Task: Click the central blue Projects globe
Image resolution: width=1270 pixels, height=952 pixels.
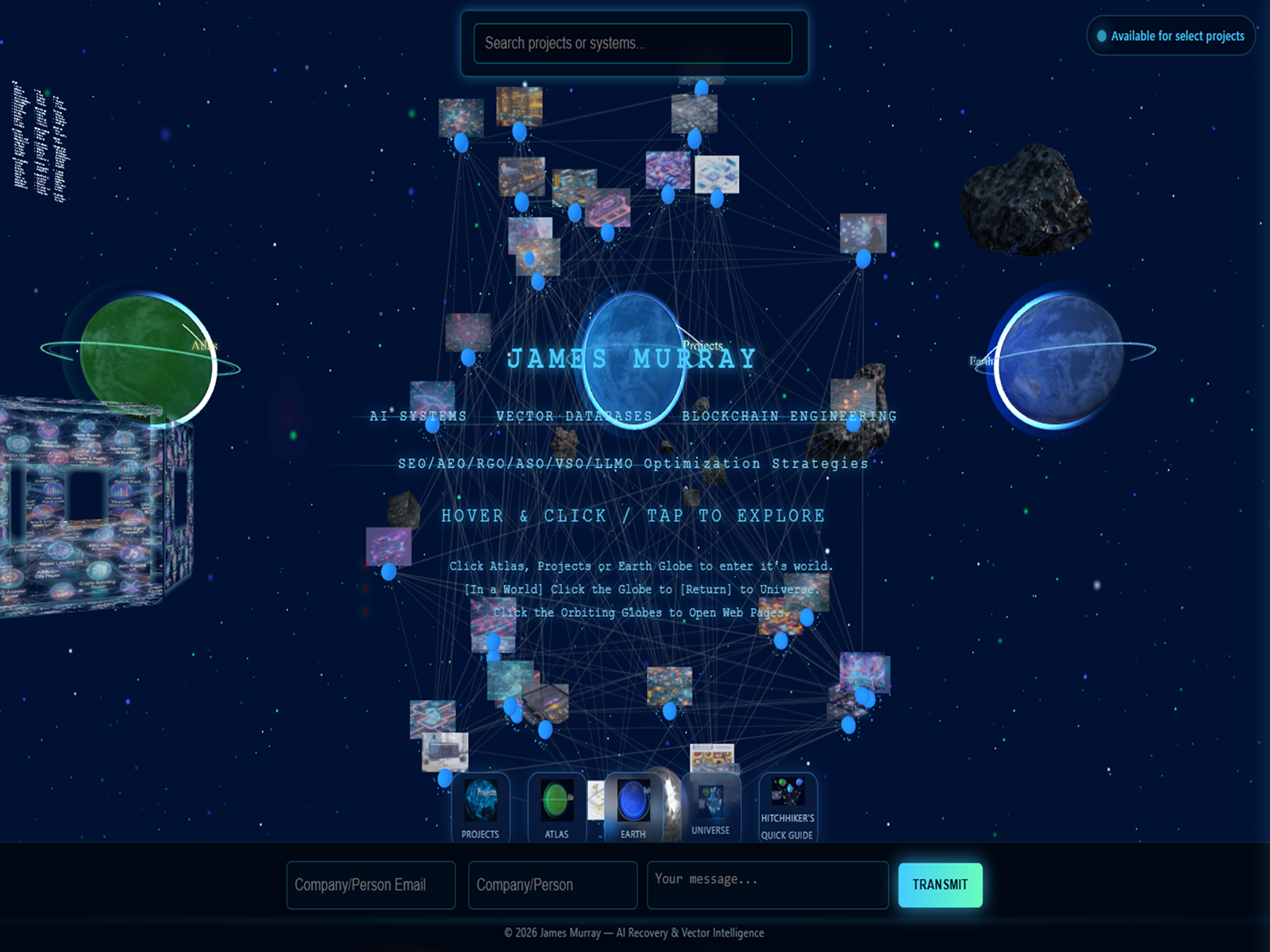Action: coord(633,359)
